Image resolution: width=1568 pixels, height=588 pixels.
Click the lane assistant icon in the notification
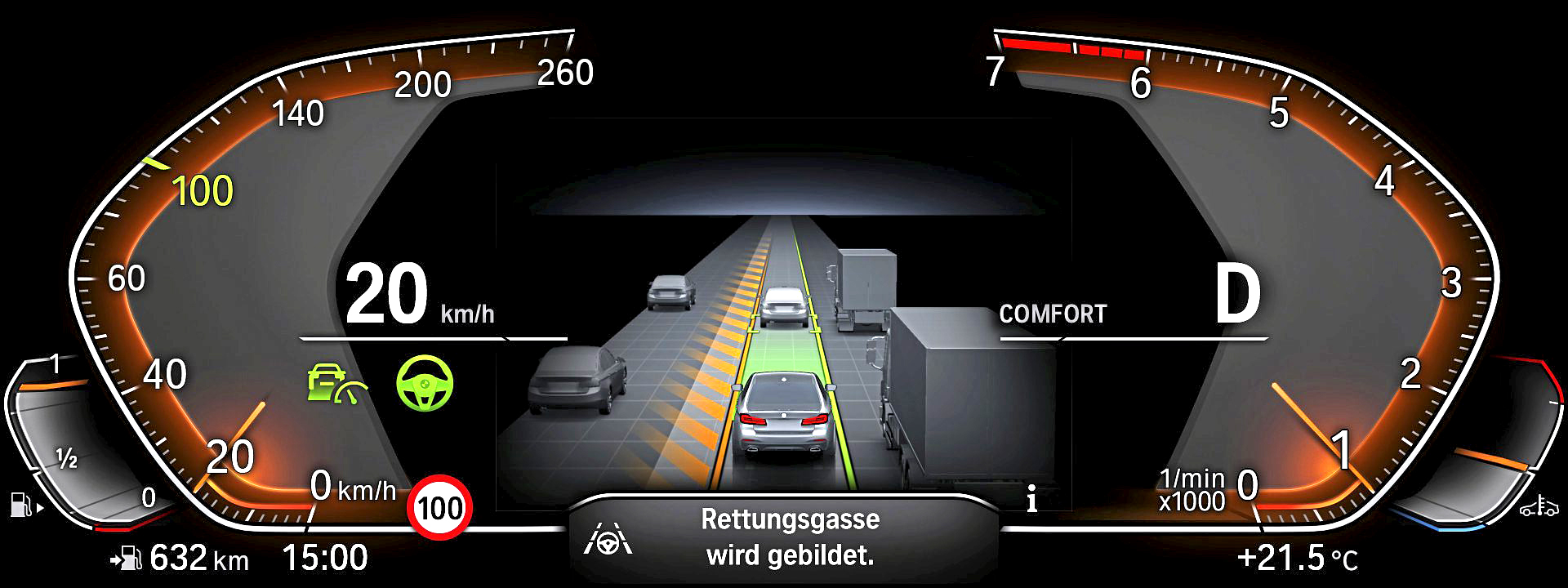[608, 539]
